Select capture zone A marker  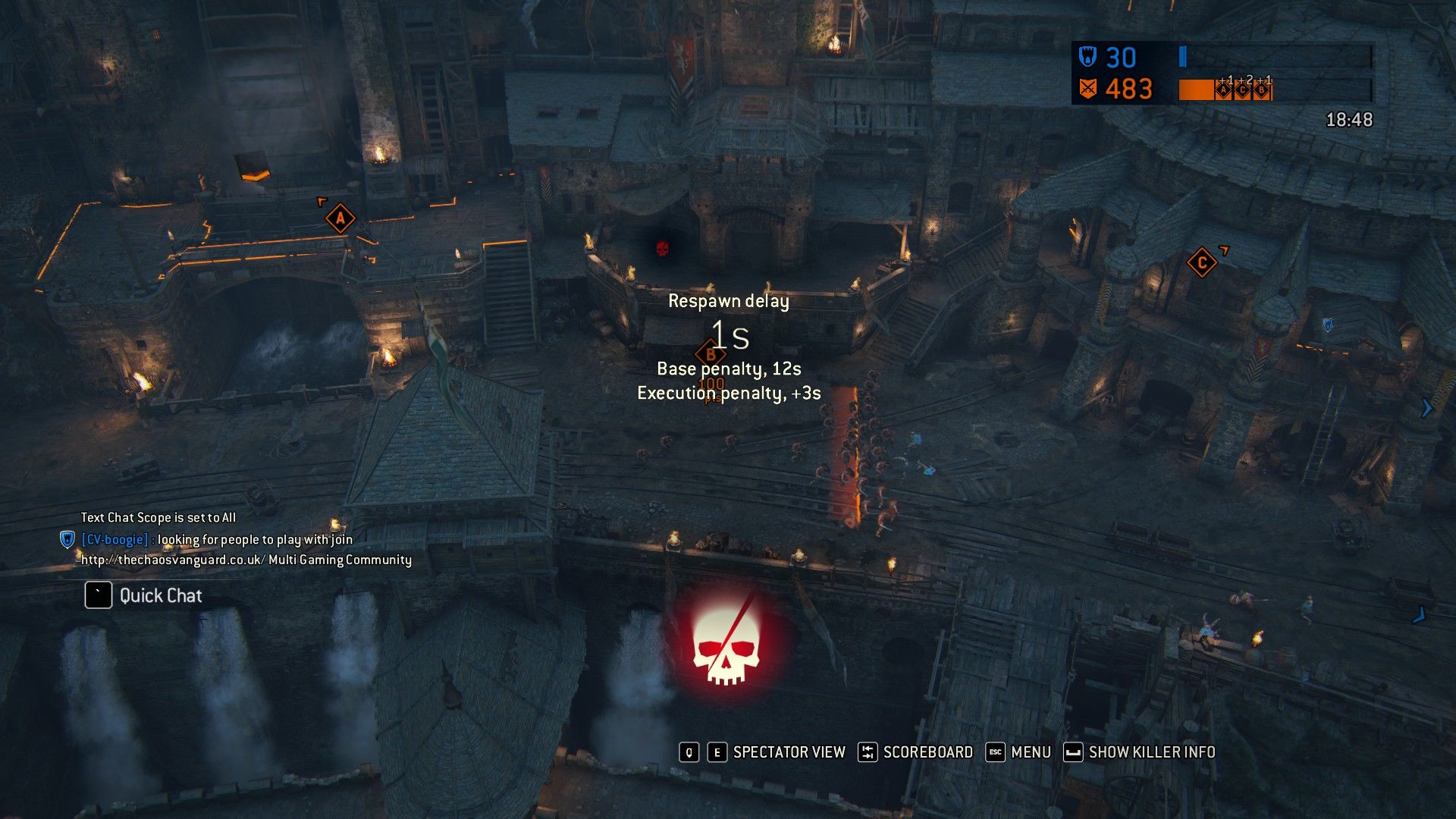pyautogui.click(x=340, y=219)
